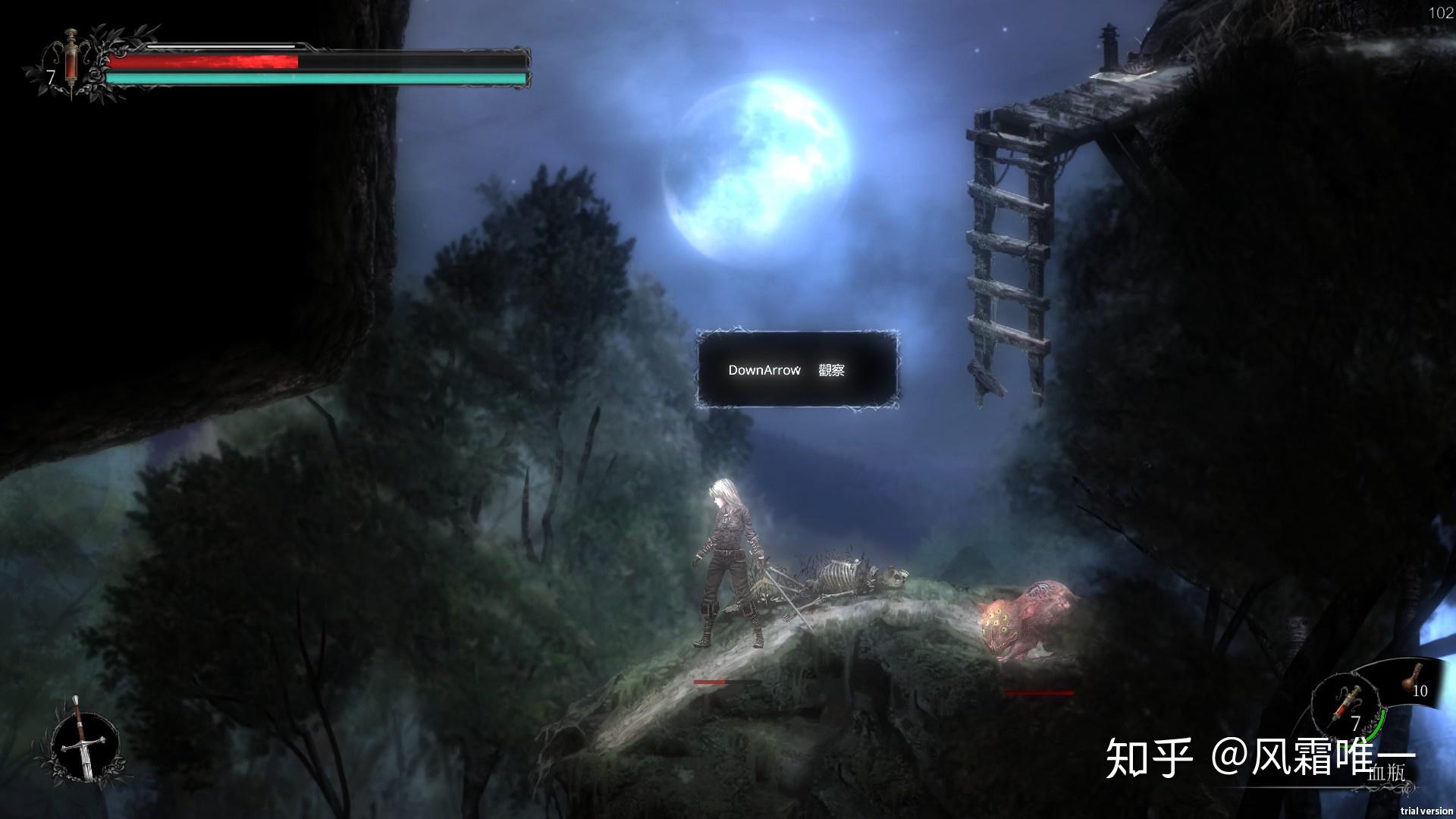
Task: Click the blood syringe beside the health bar
Action: click(x=71, y=59)
